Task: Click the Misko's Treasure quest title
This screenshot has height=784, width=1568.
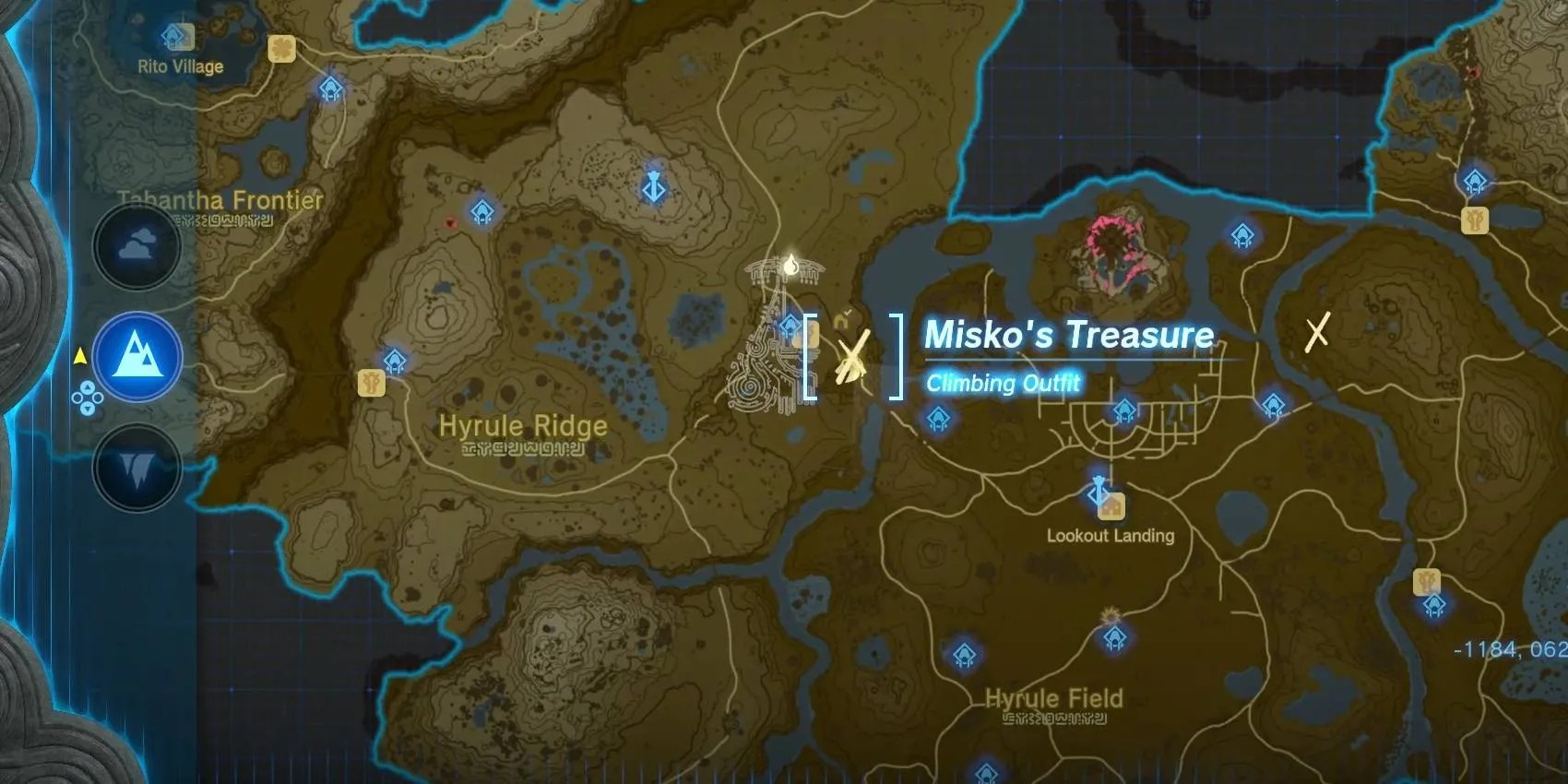Action: [1068, 336]
